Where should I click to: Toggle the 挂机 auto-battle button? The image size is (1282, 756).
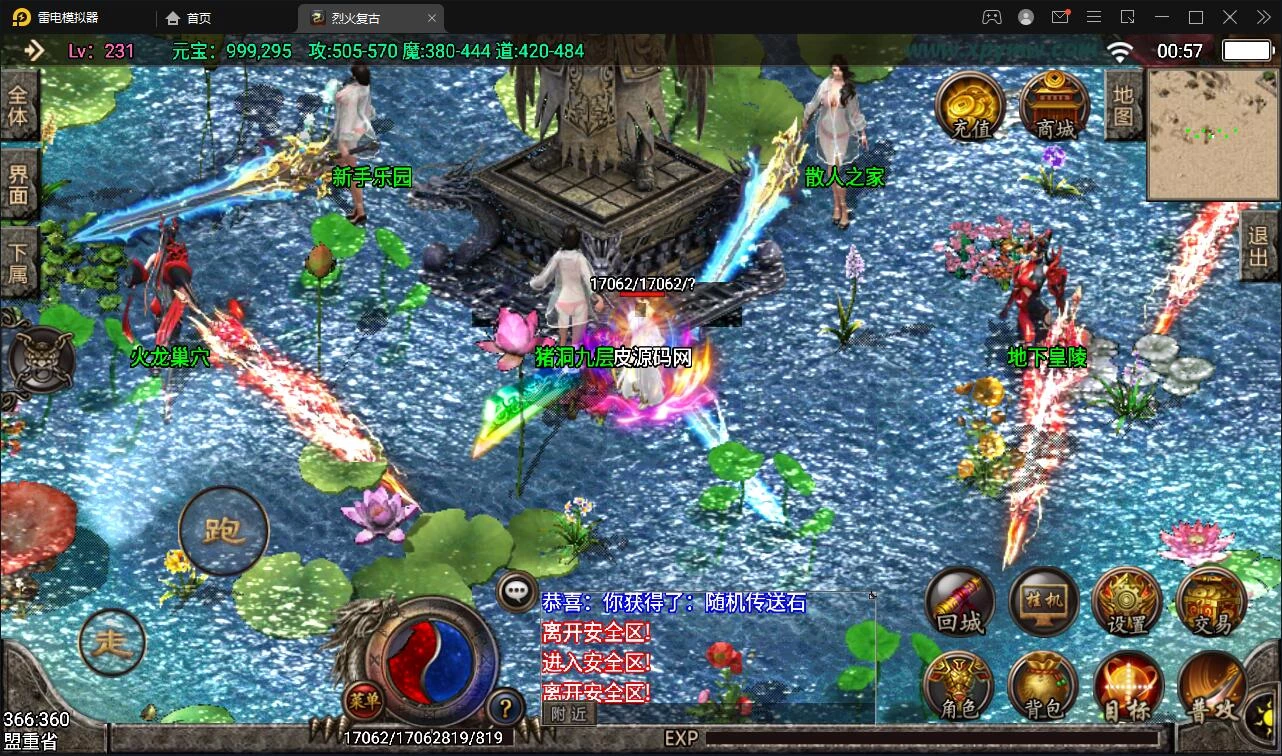1043,602
